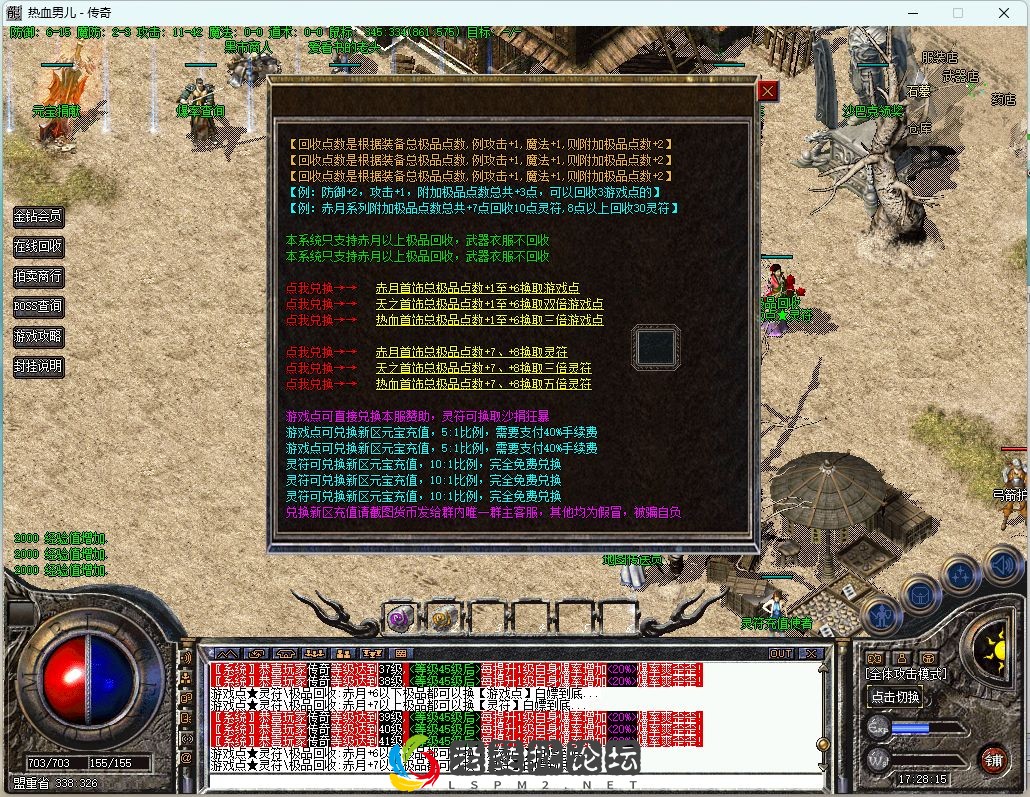
Task: Choose 天之首饰 +7、+8 换取三倍灵符
Action: [483, 368]
